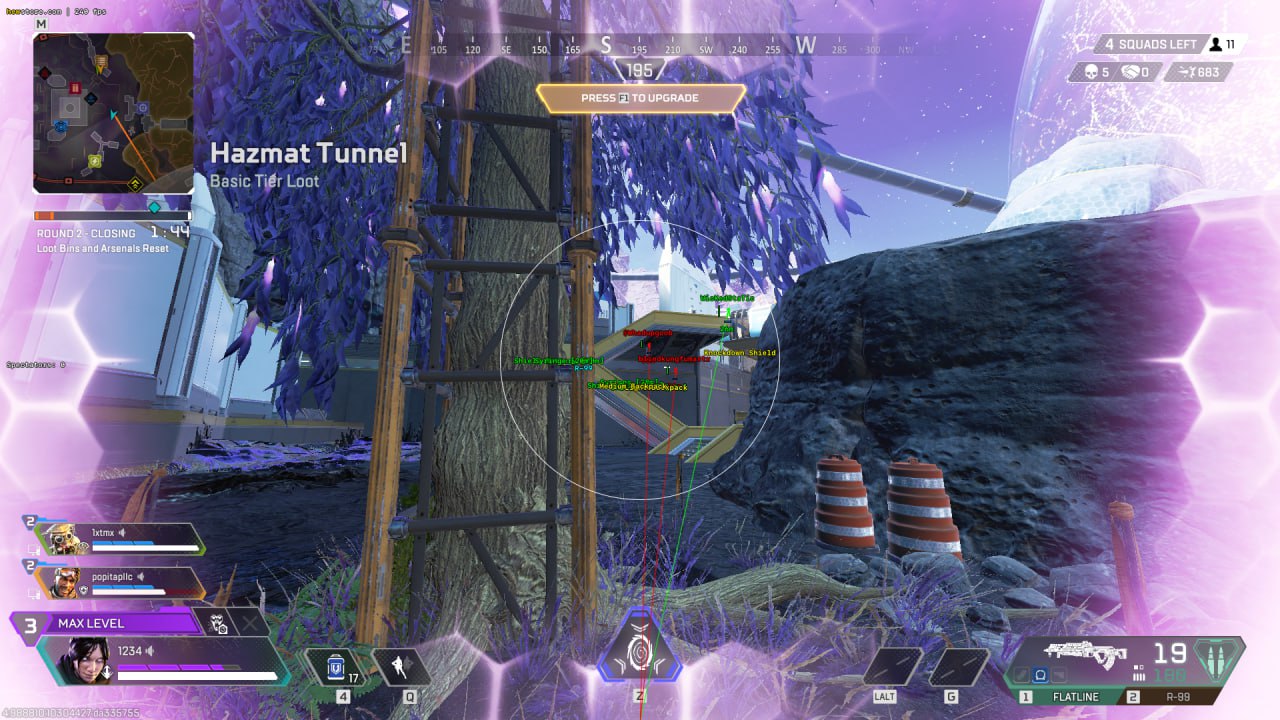Select teammate 1xtmx's squad panel

point(120,538)
